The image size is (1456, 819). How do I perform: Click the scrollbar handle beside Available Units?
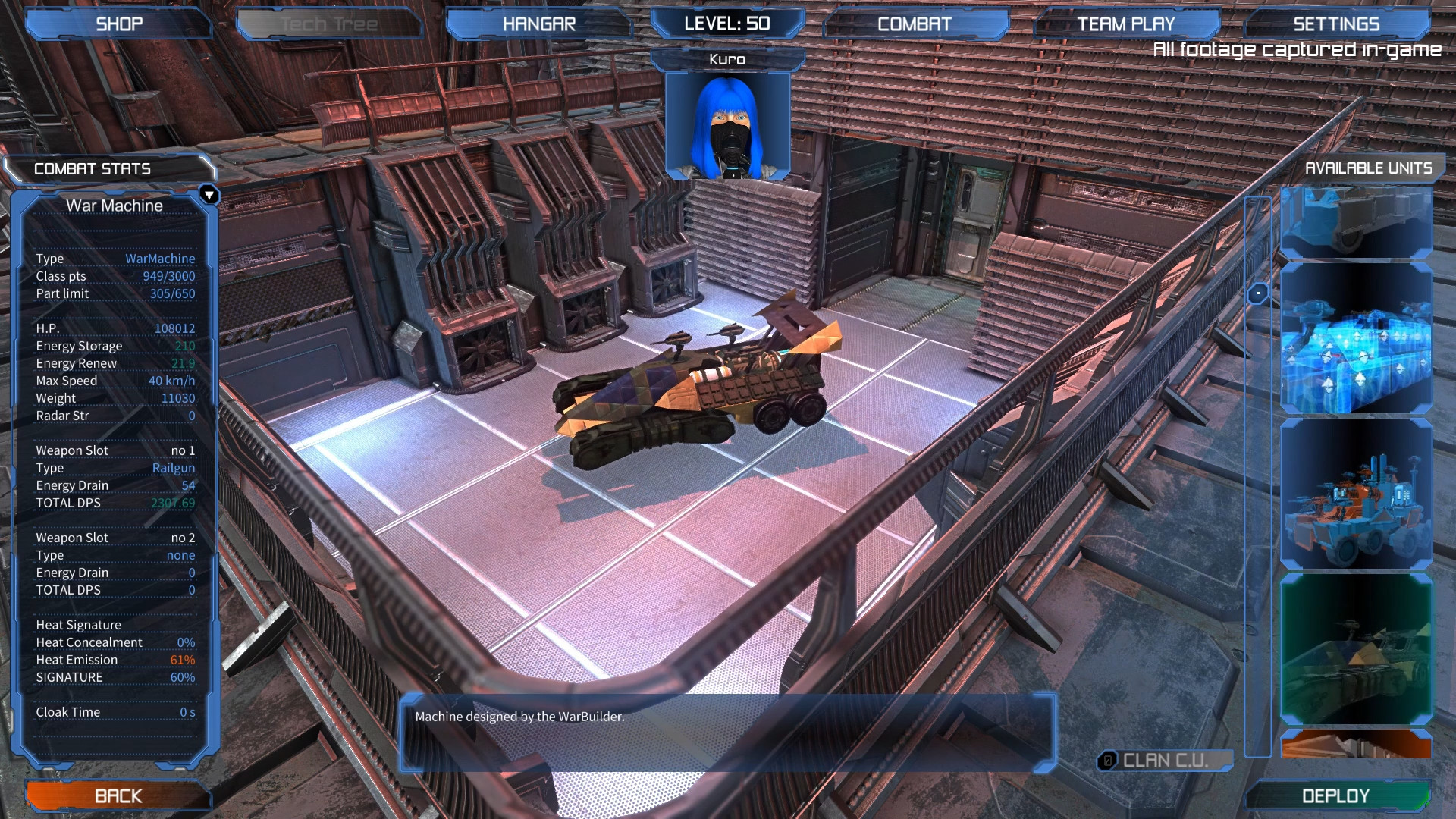(x=1259, y=292)
